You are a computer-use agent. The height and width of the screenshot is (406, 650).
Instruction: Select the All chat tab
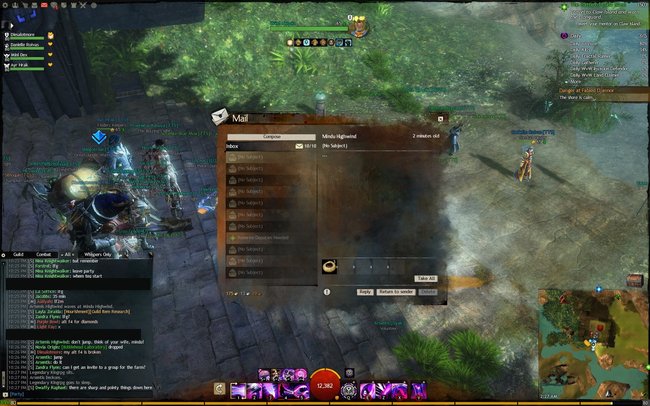click(x=68, y=254)
